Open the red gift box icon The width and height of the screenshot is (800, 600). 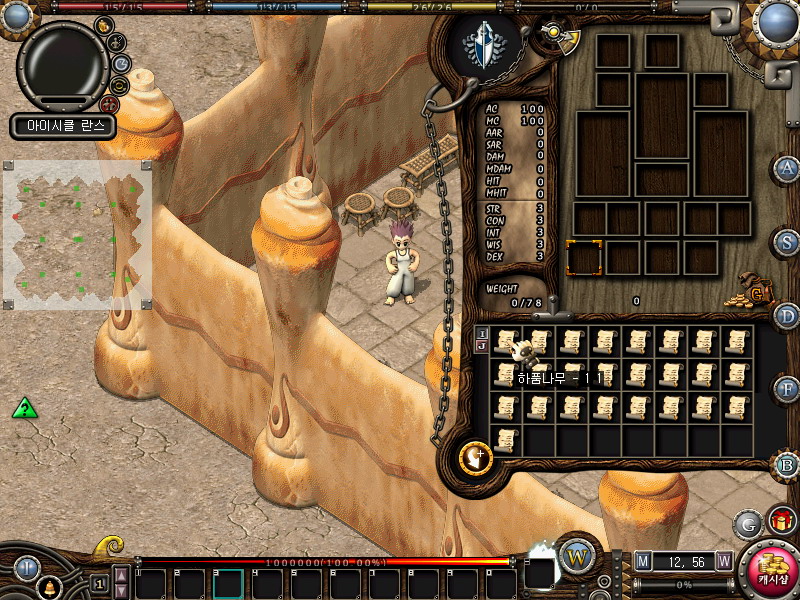tap(781, 521)
